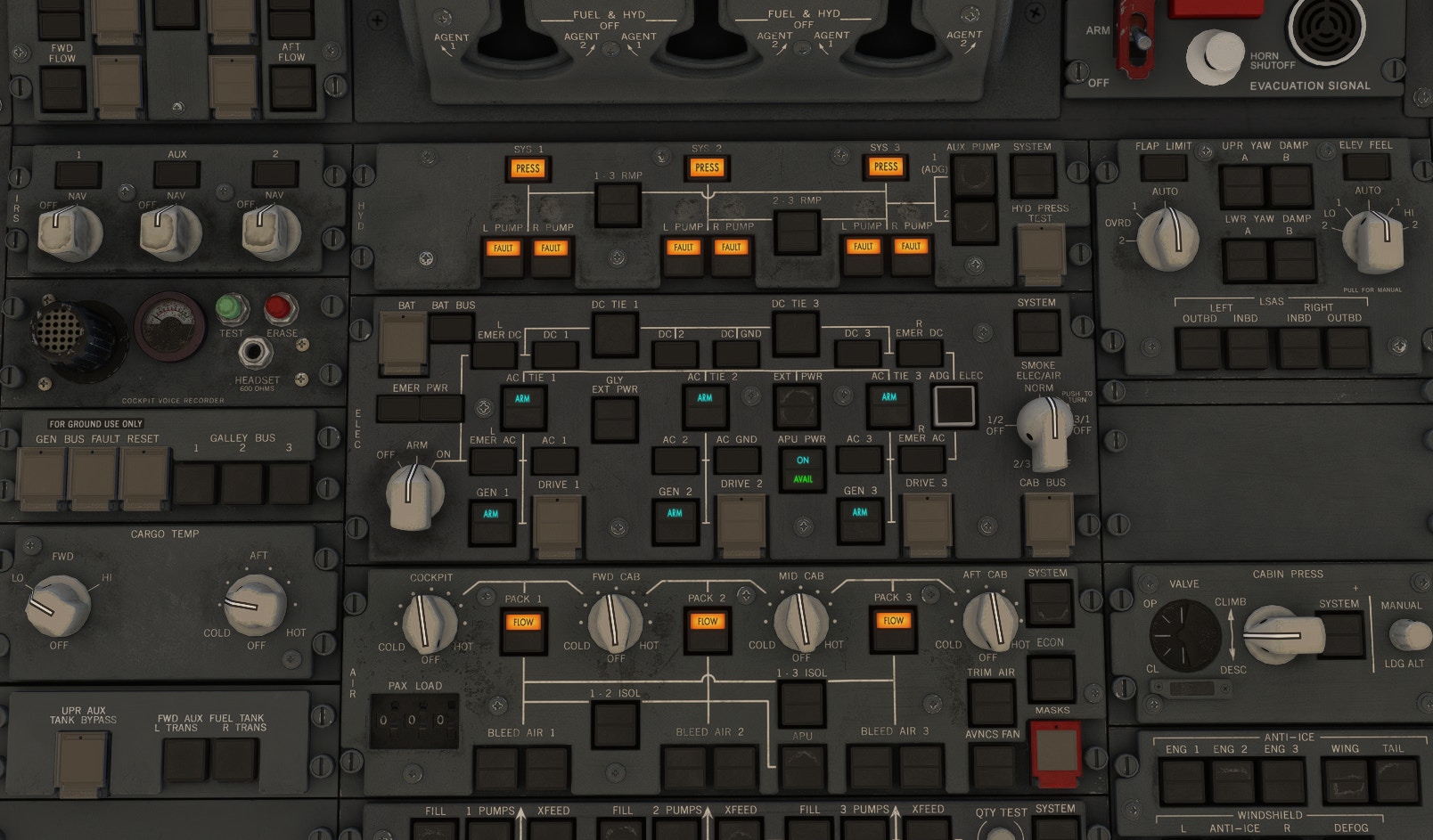Click the 1-3 RMP hydraulic button
The width and height of the screenshot is (1433, 840).
click(x=618, y=204)
